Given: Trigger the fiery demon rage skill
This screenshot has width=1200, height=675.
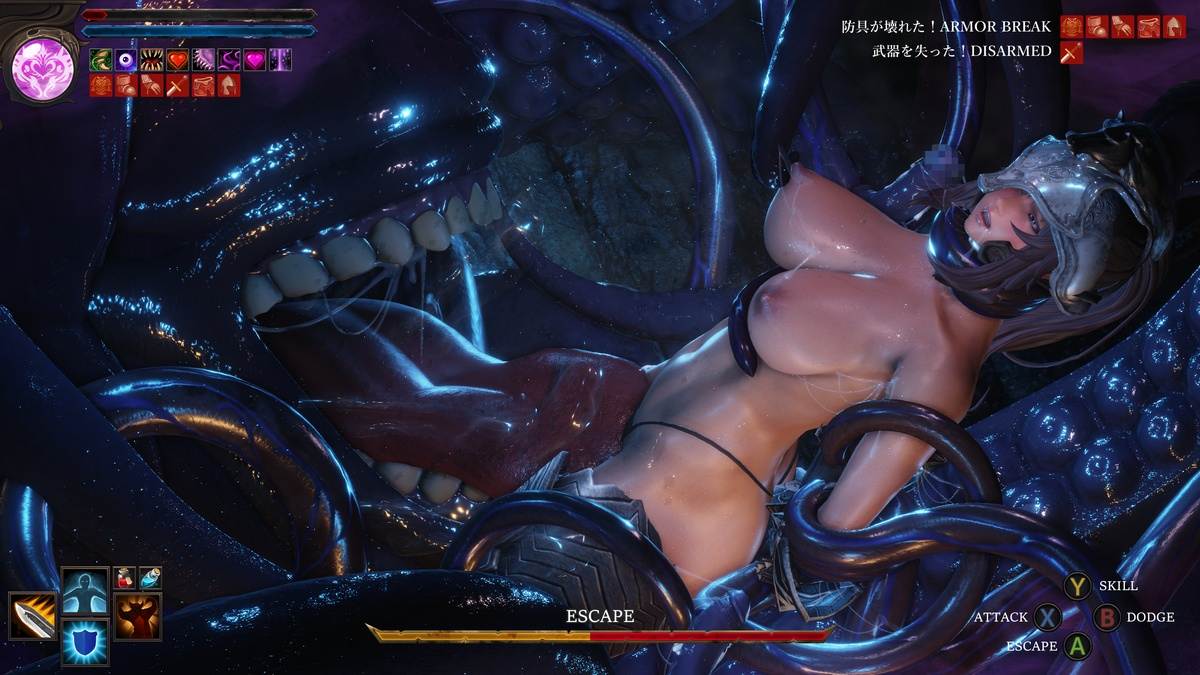Looking at the screenshot, I should click(x=137, y=615).
